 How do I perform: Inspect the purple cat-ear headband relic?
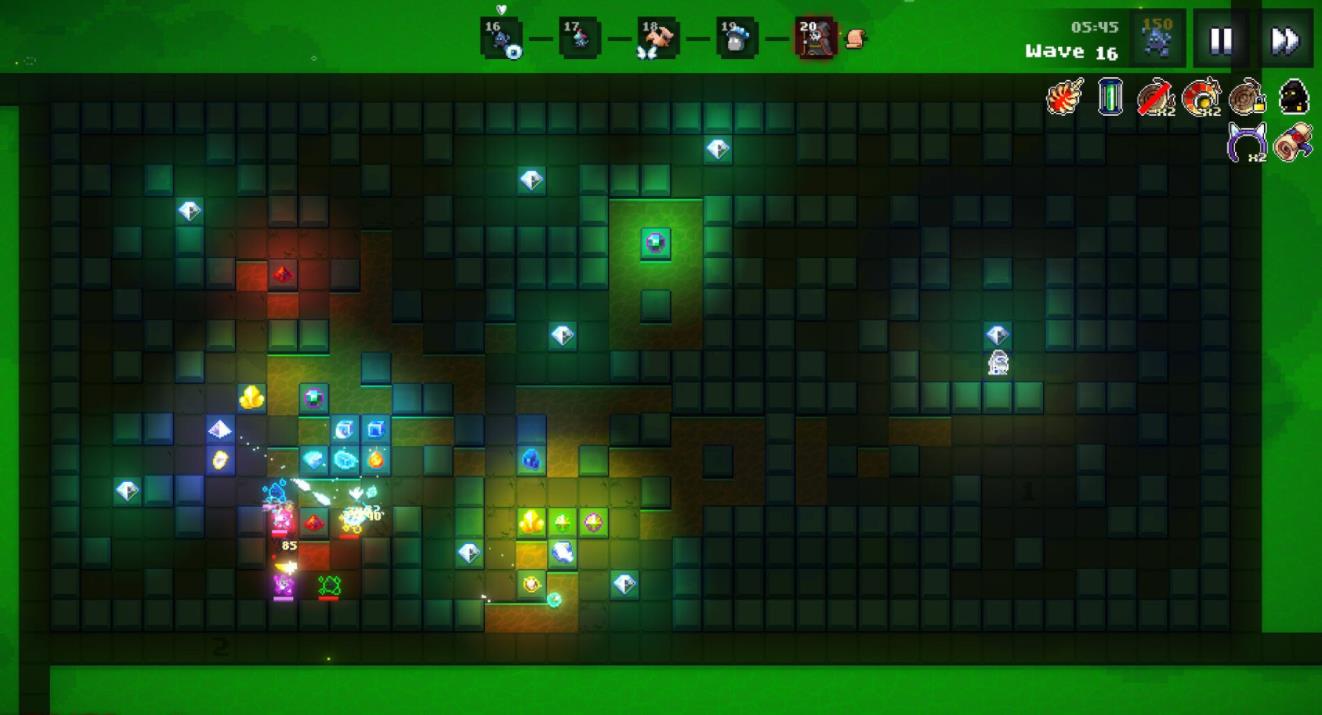[1247, 142]
